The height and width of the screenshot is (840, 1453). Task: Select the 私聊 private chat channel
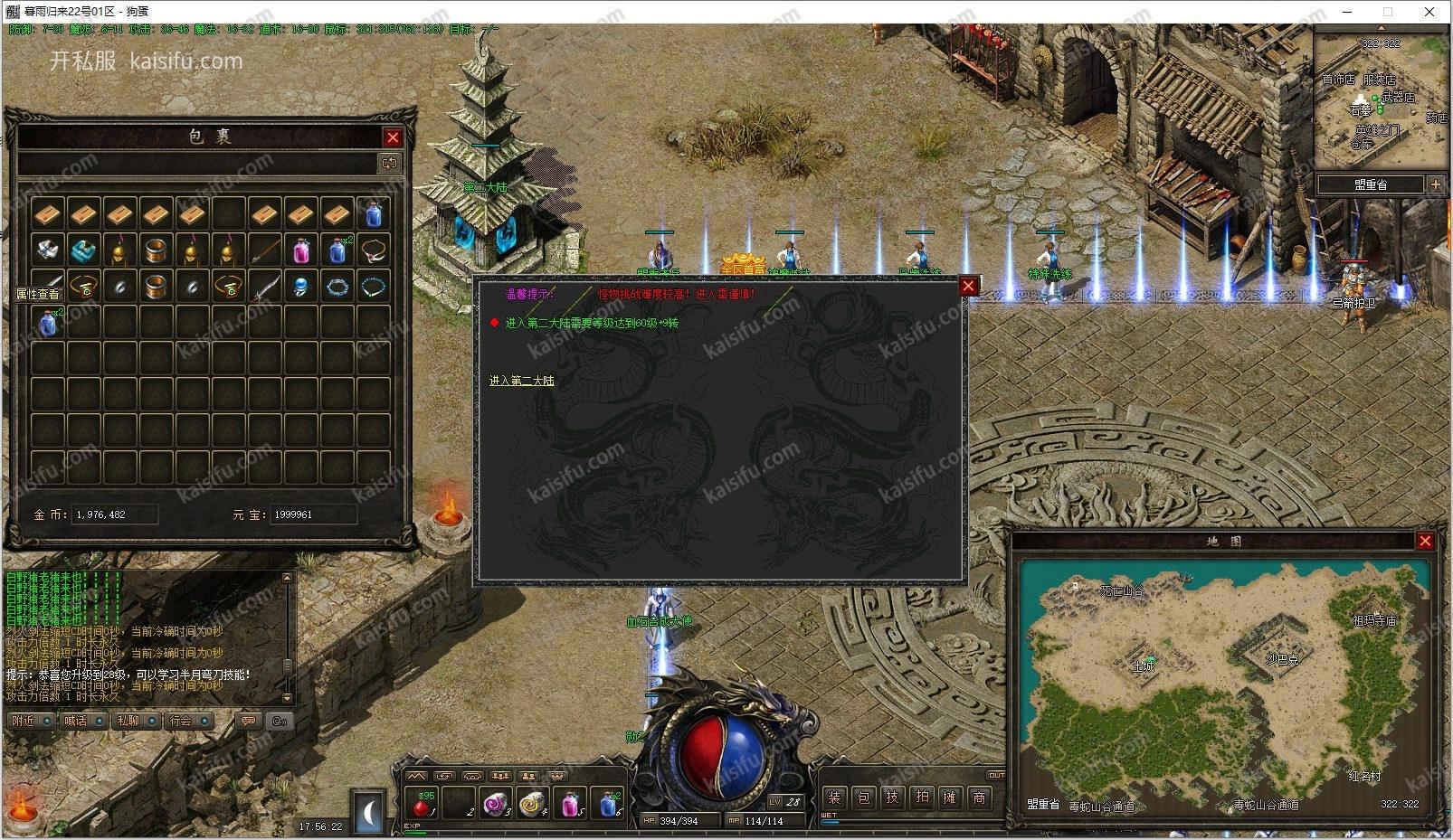click(128, 721)
